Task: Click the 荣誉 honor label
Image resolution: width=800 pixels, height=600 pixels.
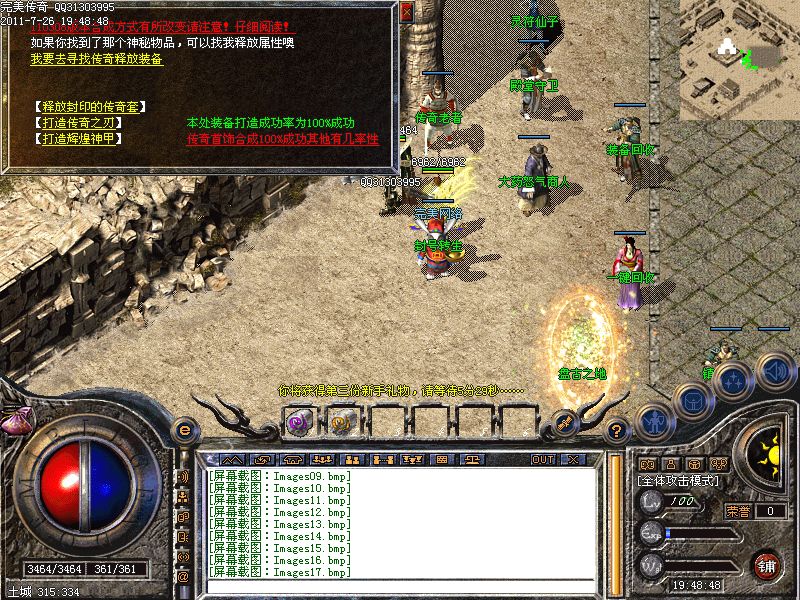Action: pyautogui.click(x=738, y=511)
